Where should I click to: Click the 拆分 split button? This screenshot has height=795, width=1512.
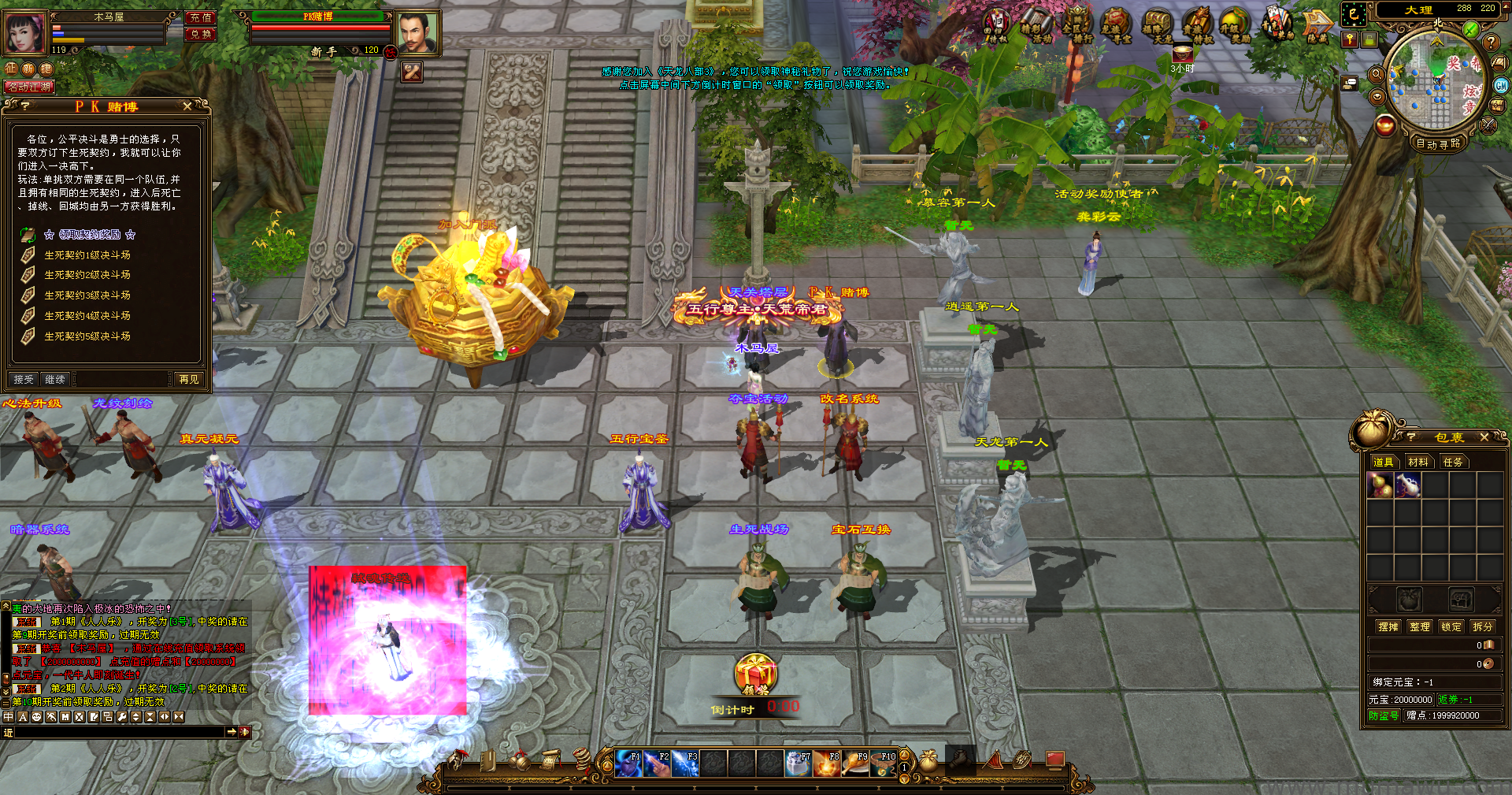pyautogui.click(x=1482, y=627)
